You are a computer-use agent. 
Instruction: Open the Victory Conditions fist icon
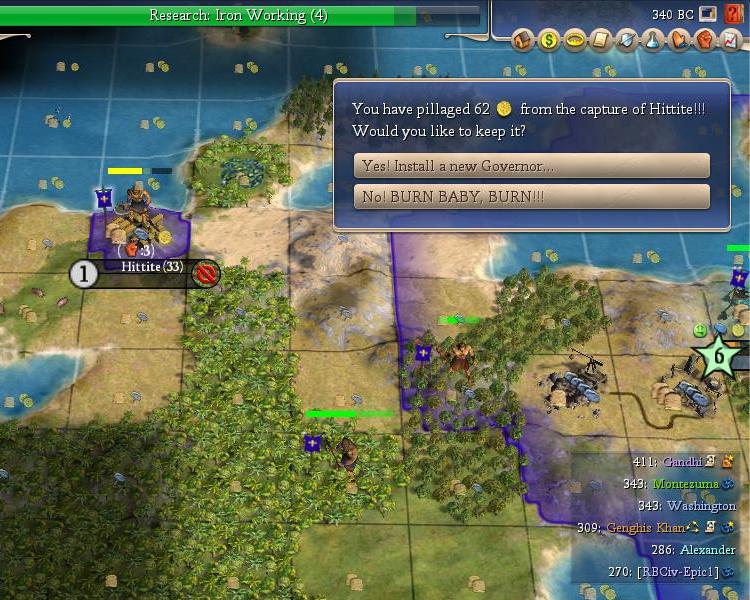[x=704, y=41]
